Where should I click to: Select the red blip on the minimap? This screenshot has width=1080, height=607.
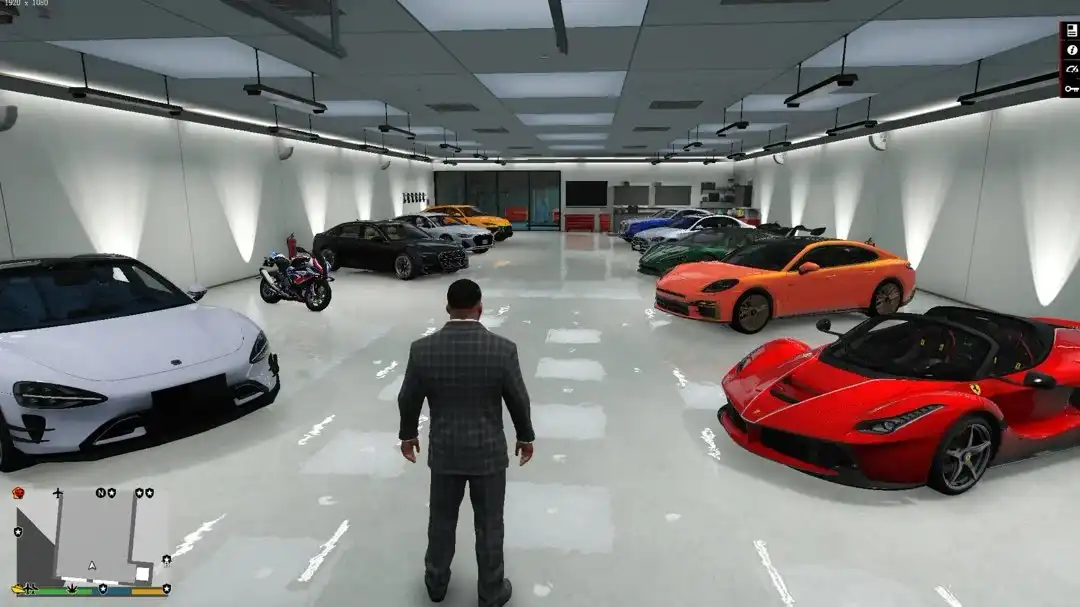[17, 493]
